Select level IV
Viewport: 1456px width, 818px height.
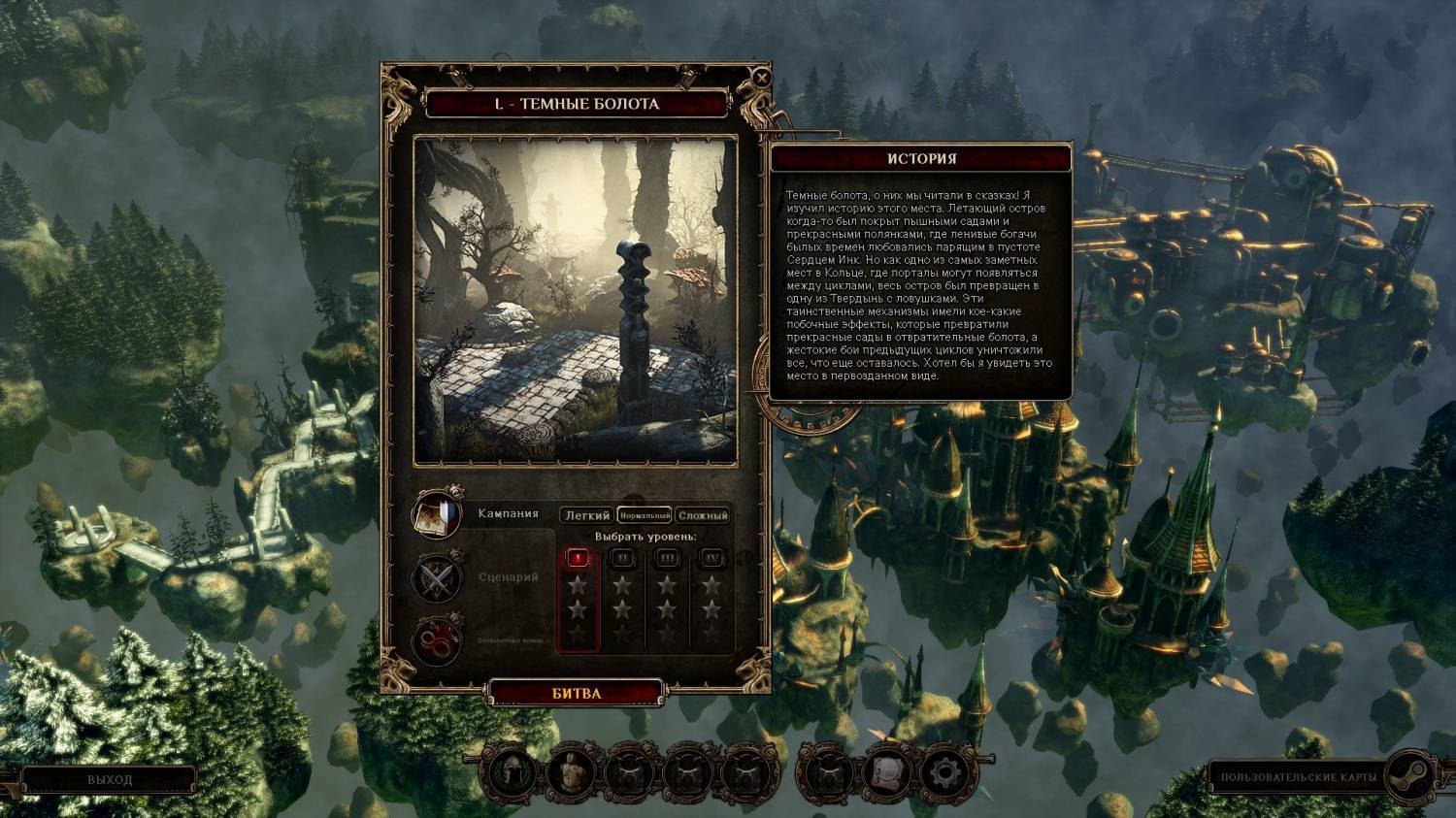click(x=712, y=558)
